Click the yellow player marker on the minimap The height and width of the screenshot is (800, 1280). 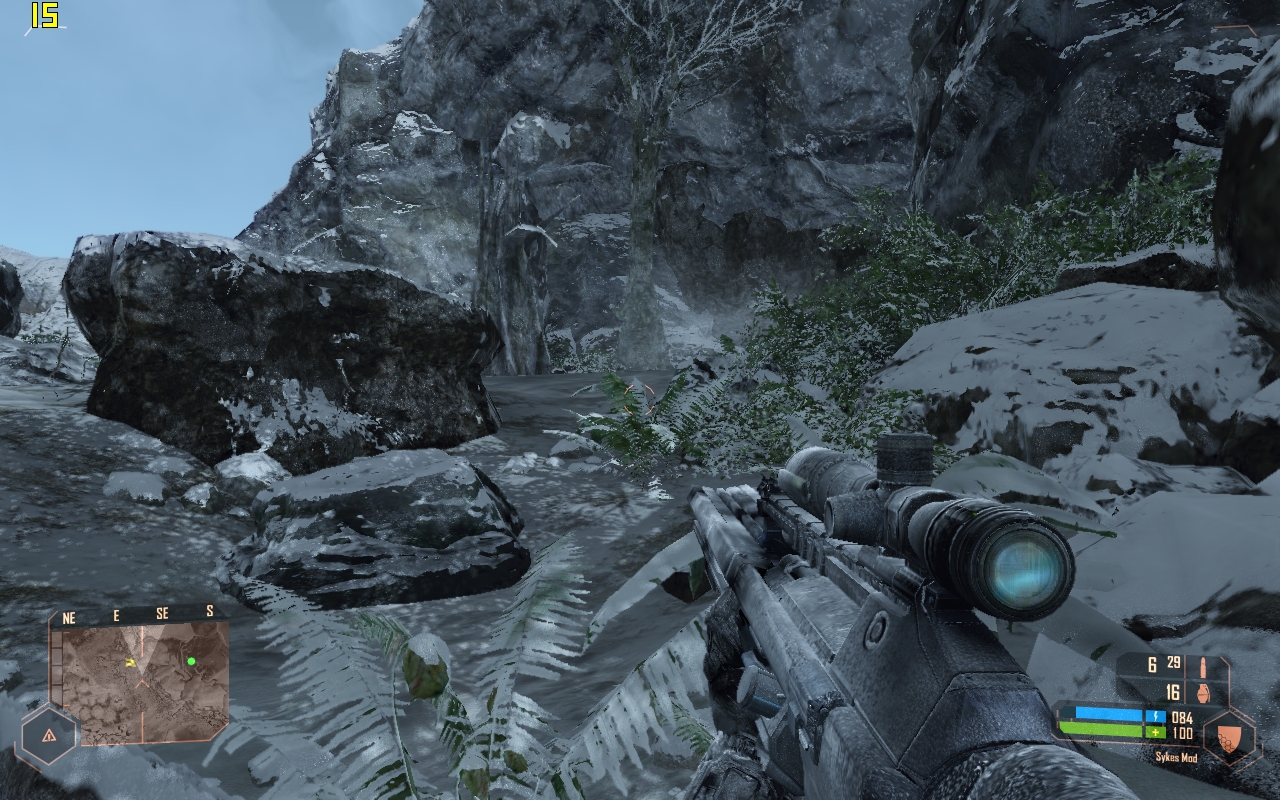click(131, 663)
